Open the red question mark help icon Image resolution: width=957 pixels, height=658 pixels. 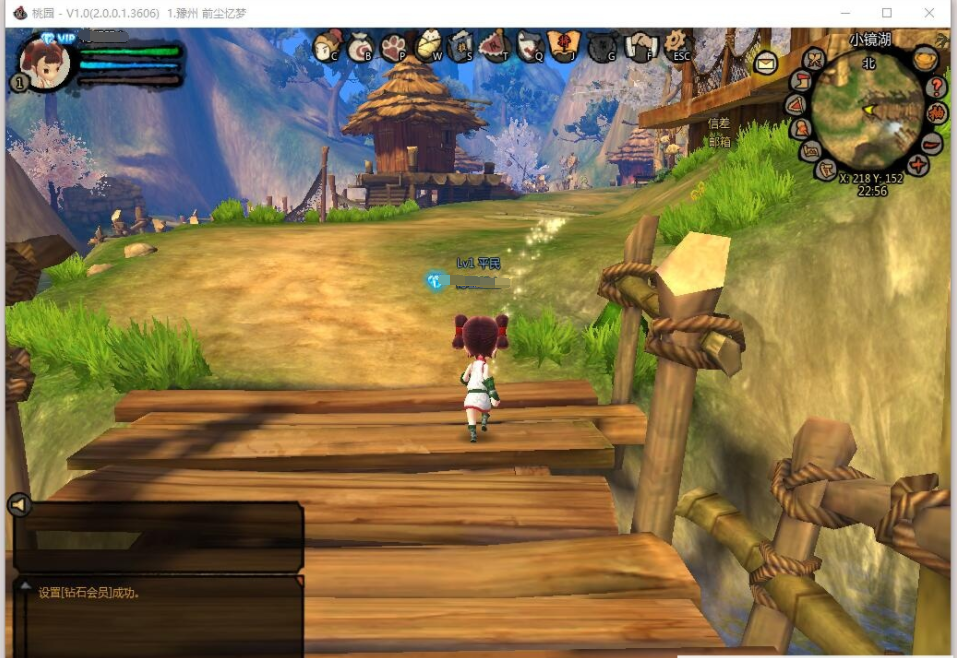tap(937, 87)
